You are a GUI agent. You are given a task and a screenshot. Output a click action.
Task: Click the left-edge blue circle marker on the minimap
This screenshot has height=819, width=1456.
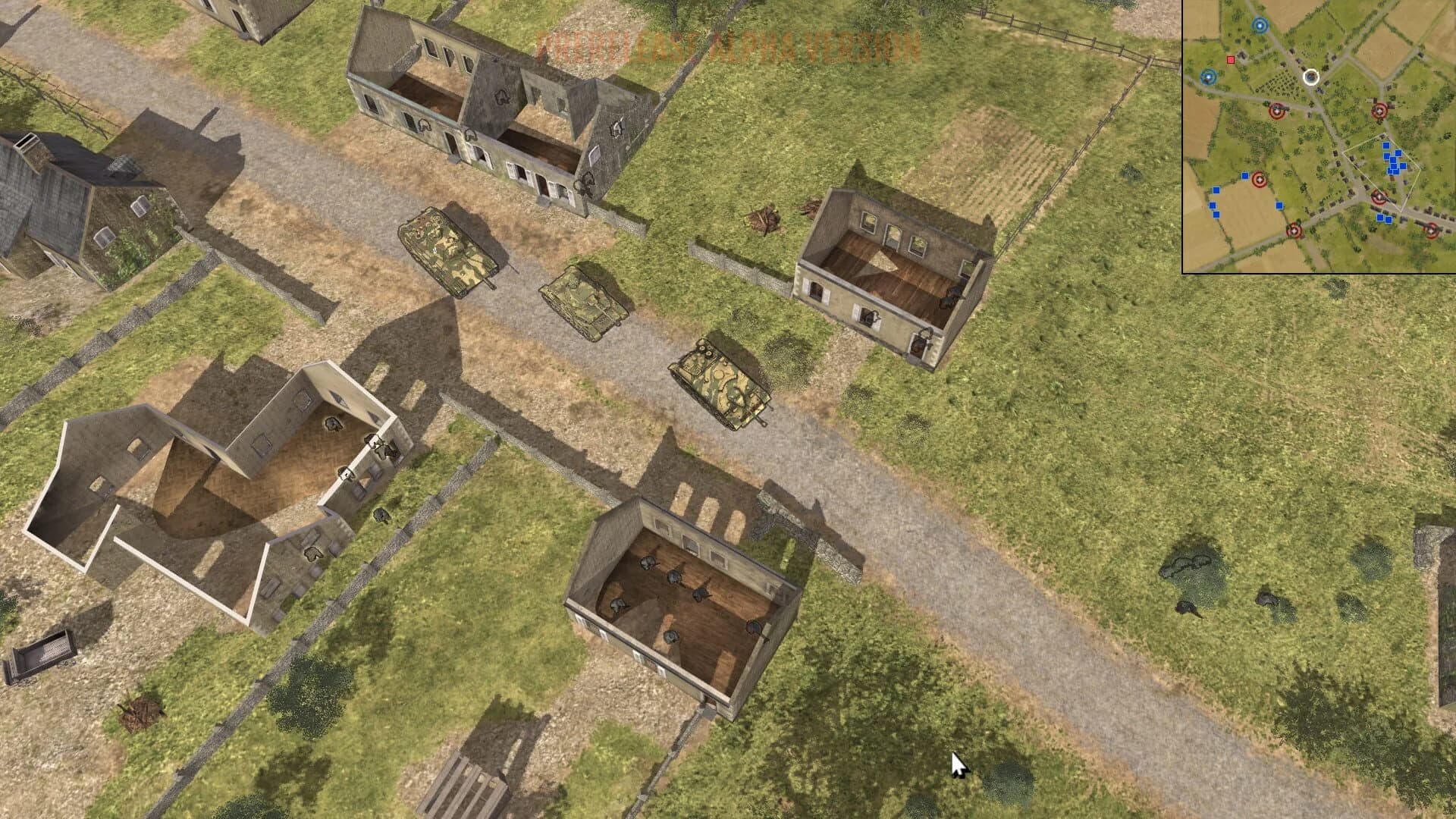1207,77
